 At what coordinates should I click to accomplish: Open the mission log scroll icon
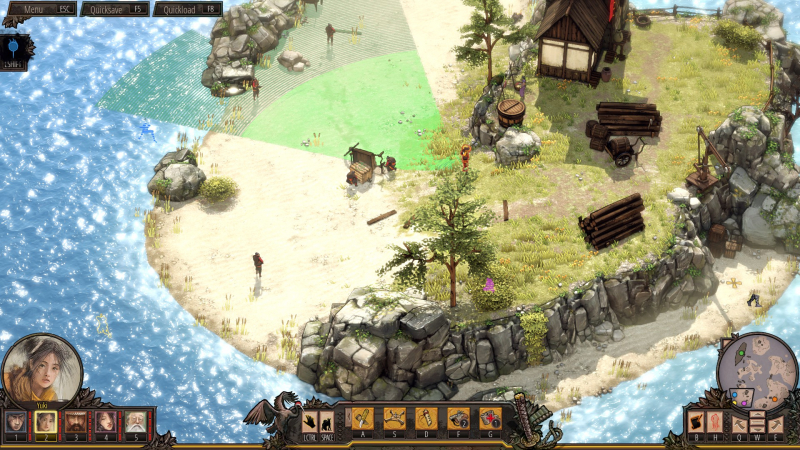click(696, 421)
